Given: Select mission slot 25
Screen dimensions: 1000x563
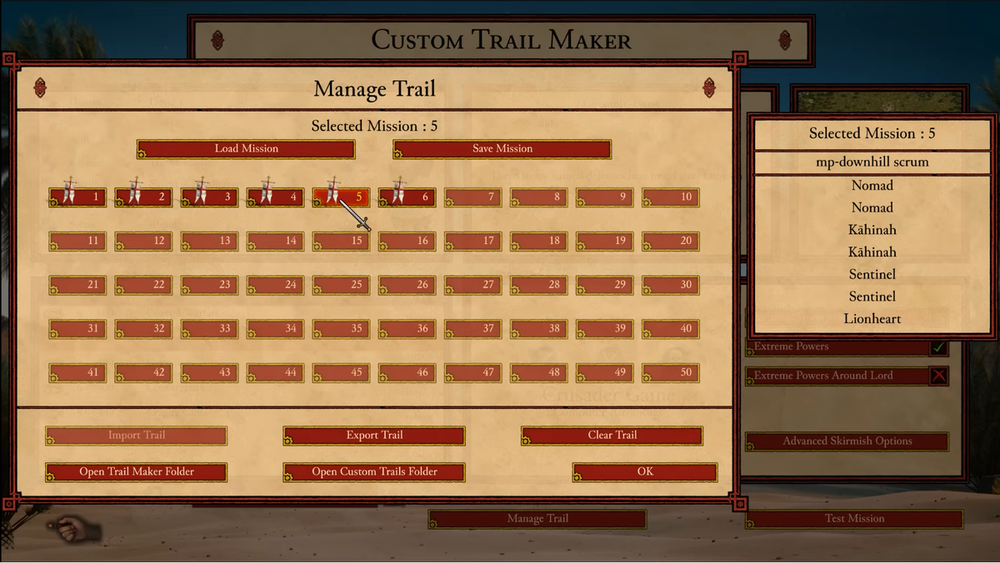Looking at the screenshot, I should (342, 285).
